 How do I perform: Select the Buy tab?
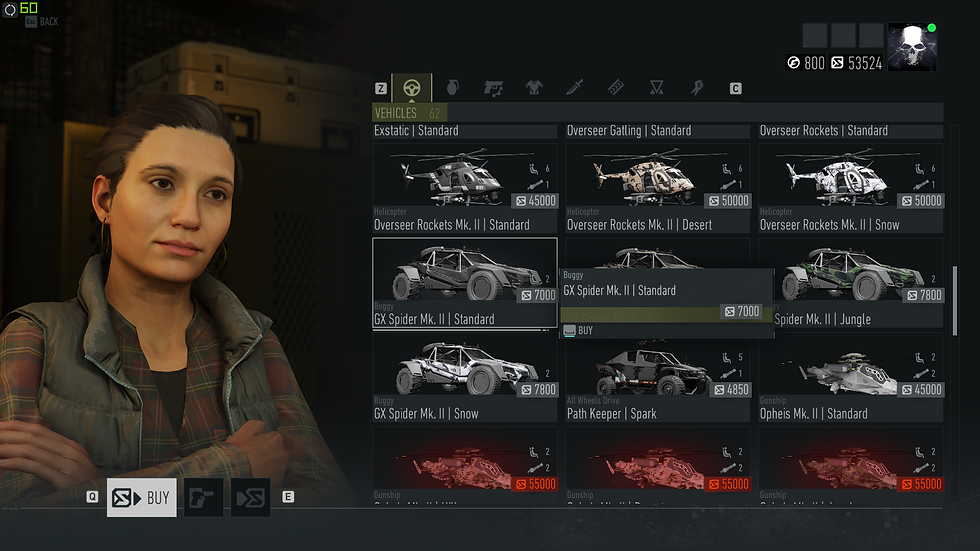(141, 497)
